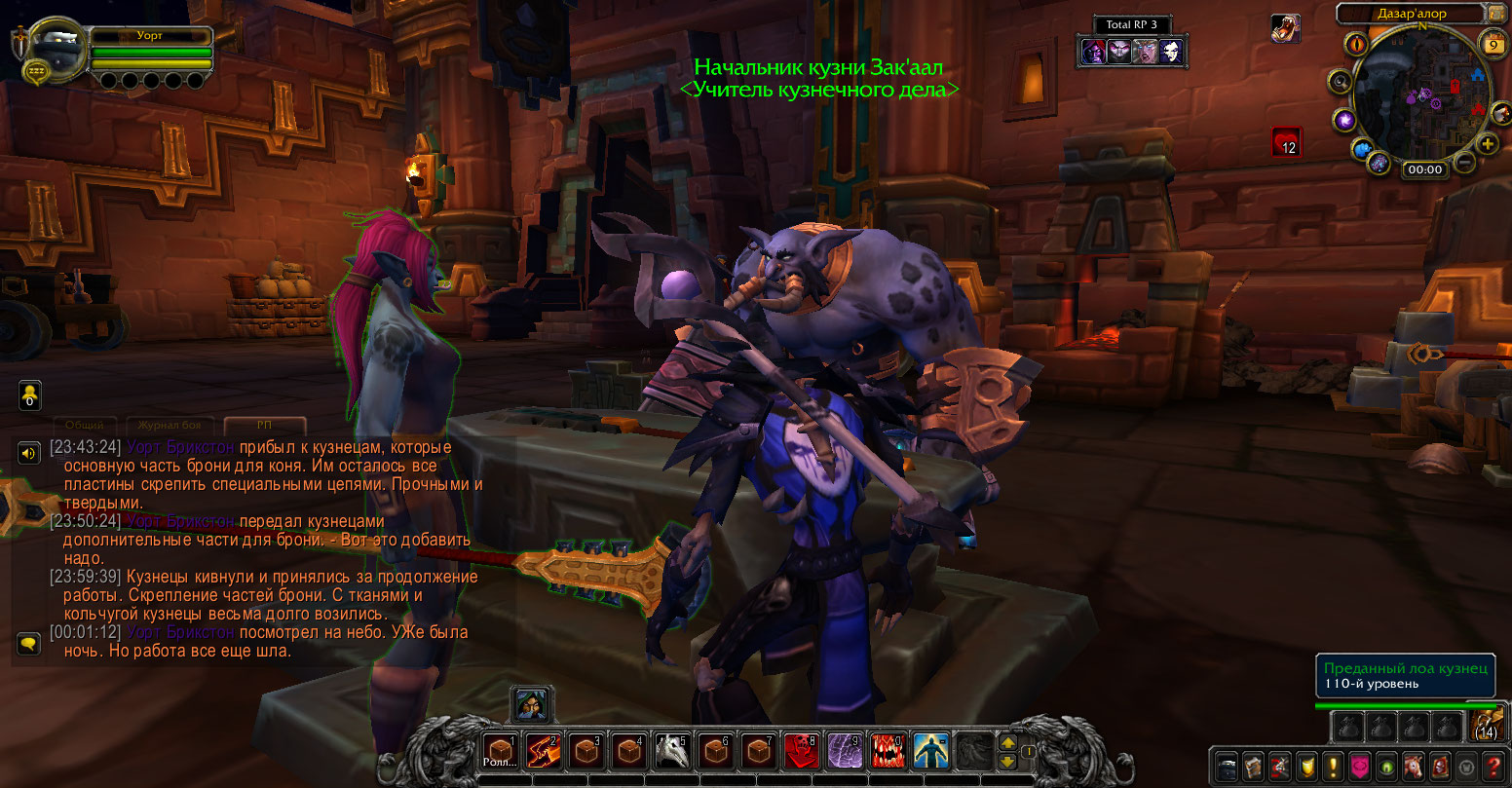Activate the orange lightning strike ability
The width and height of the screenshot is (1512, 788).
pos(542,751)
